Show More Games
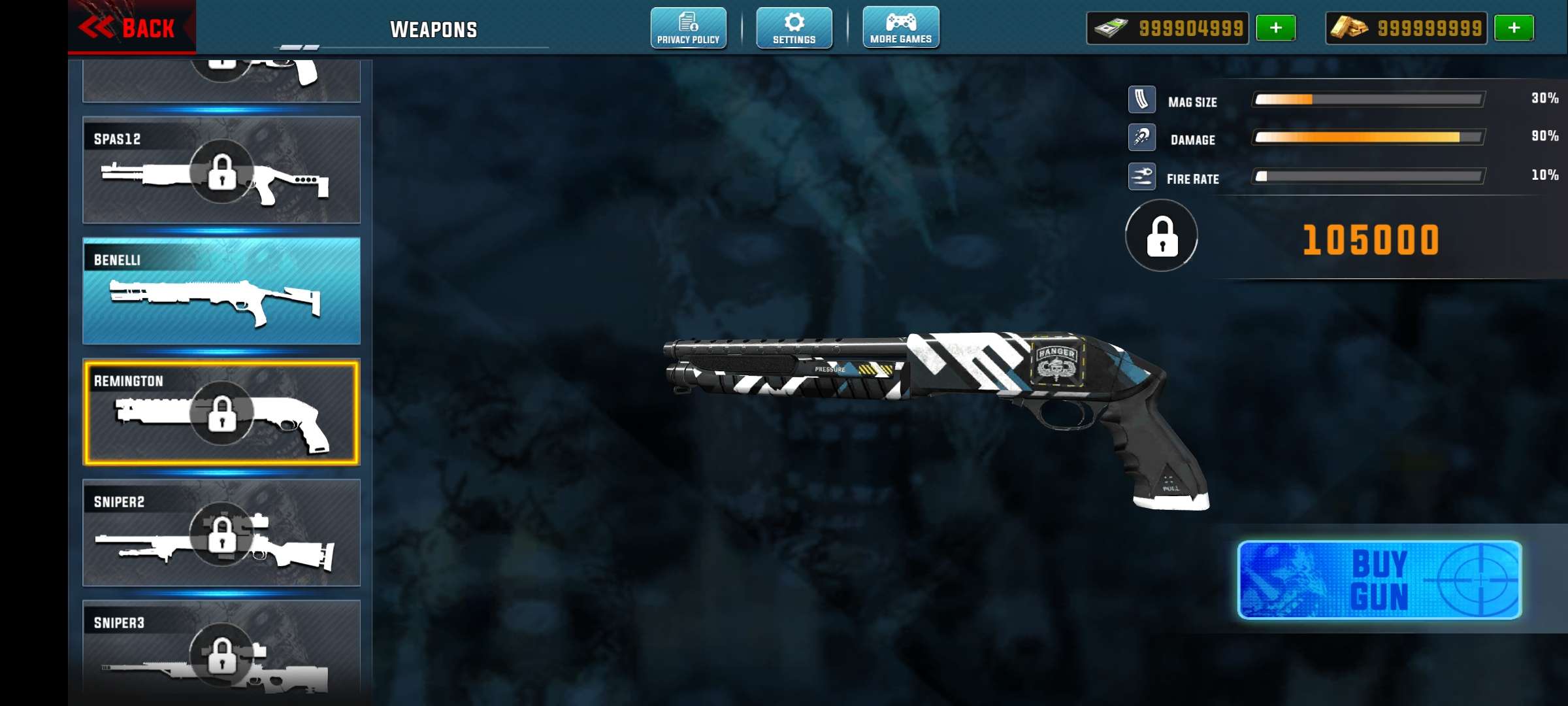This screenshot has width=1568, height=706. click(x=901, y=28)
